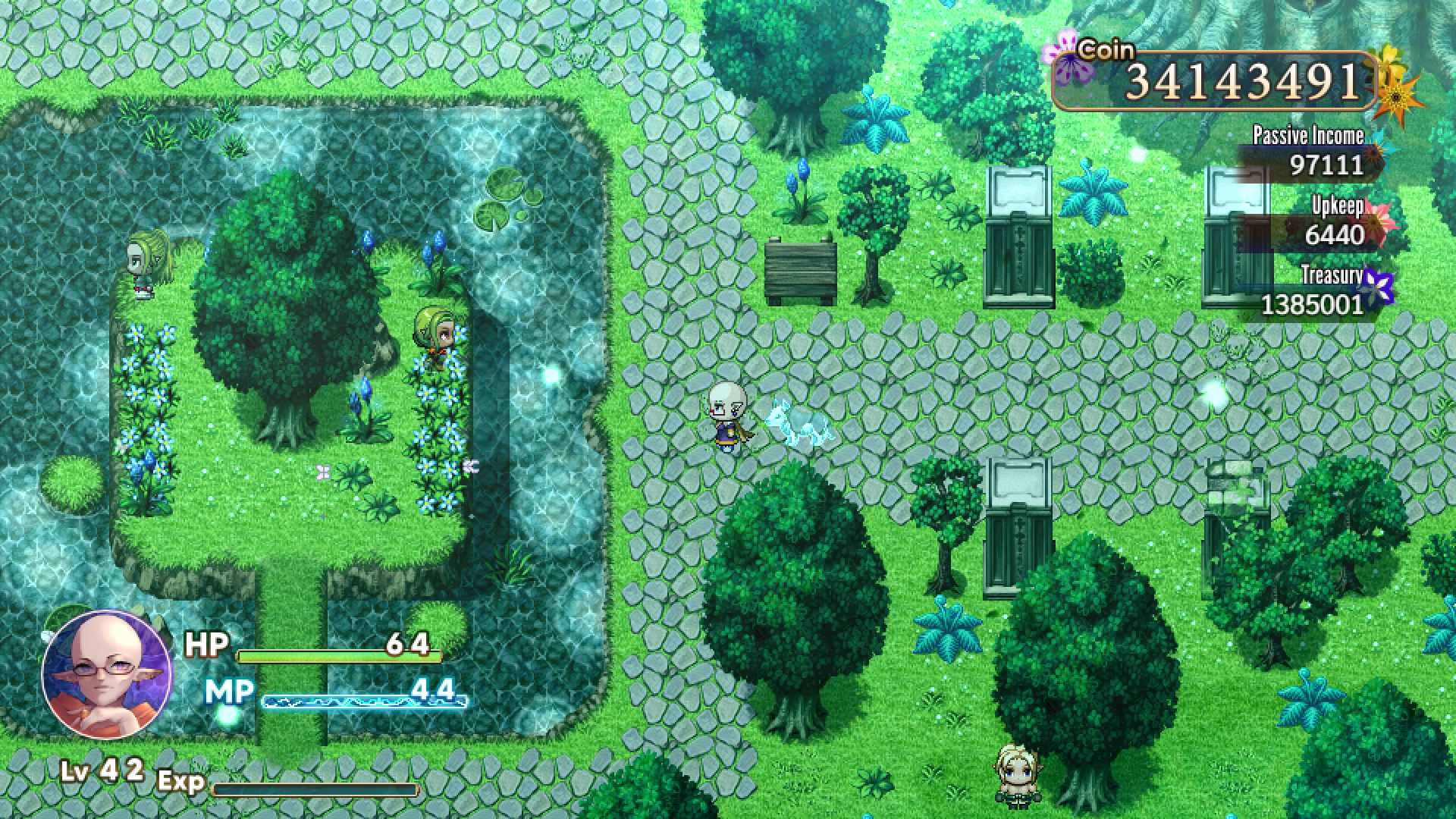Click the bald elf character portrait

coord(106,674)
